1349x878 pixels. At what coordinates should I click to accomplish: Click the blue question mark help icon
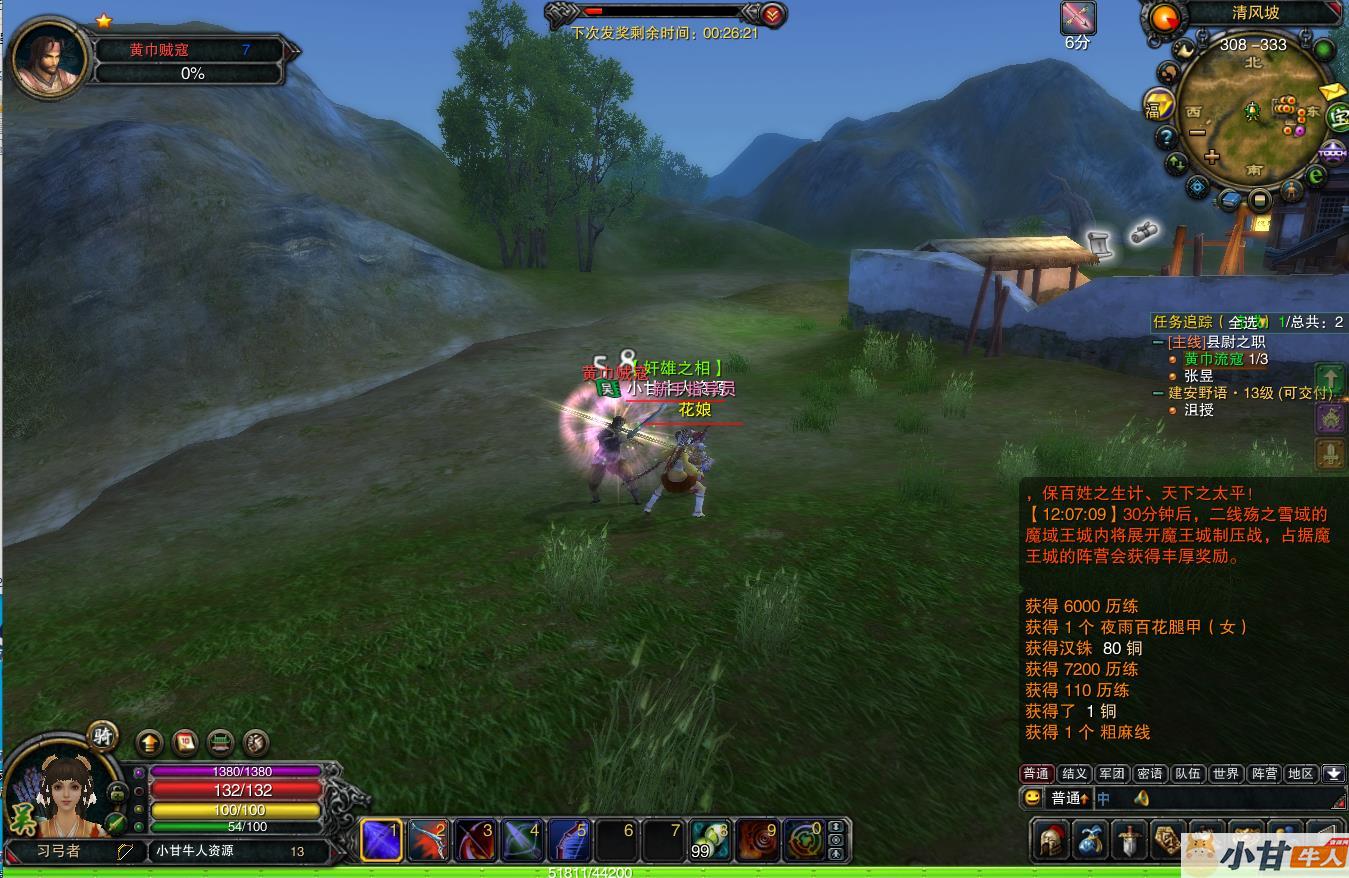coord(1166,137)
